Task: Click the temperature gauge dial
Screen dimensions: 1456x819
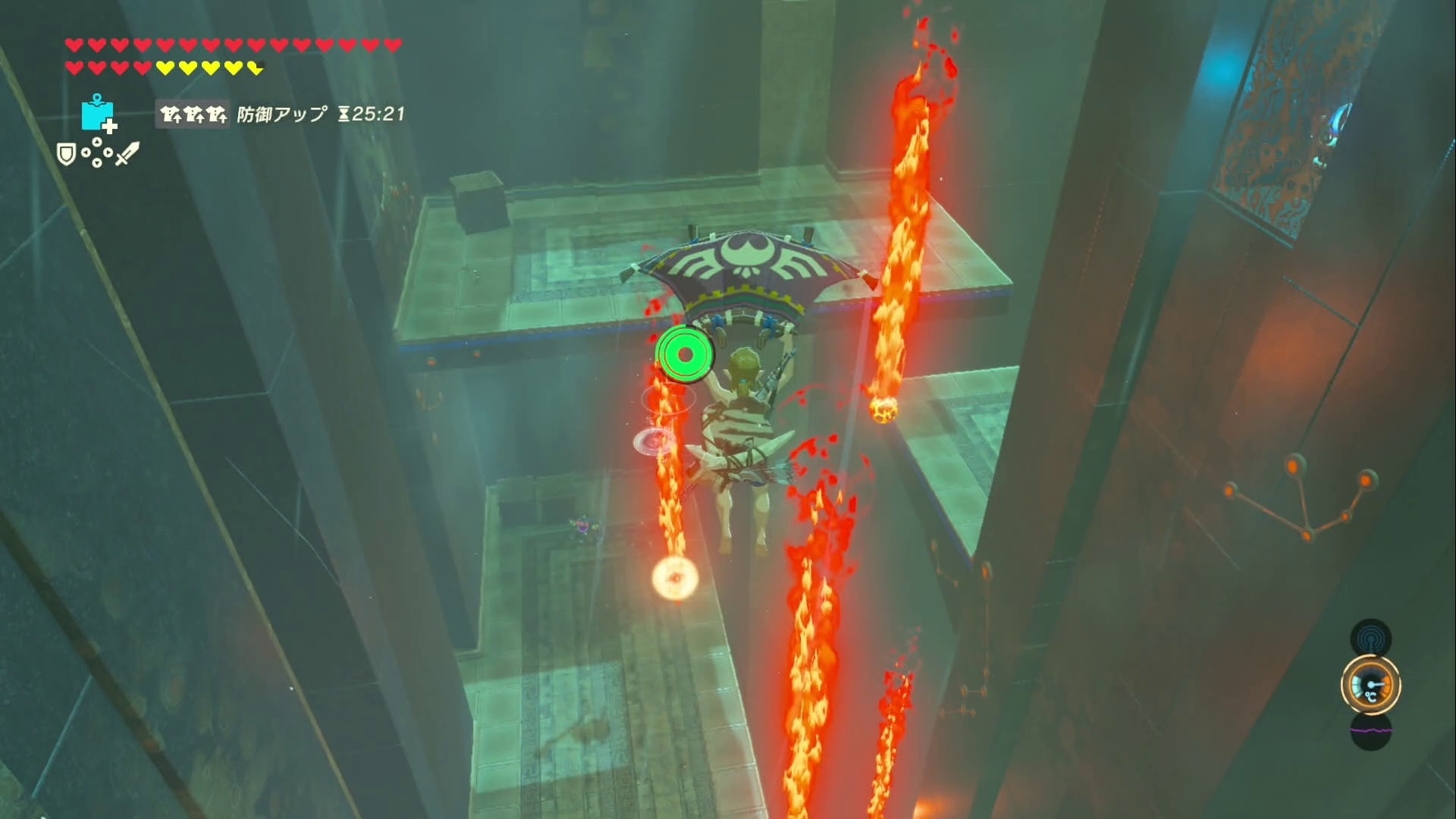Action: click(x=1370, y=686)
